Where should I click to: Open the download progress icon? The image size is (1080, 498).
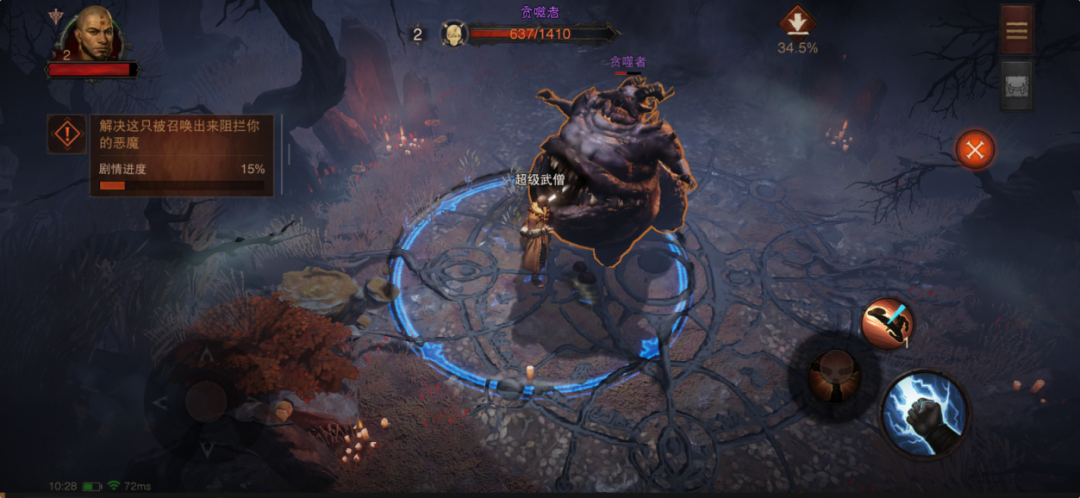[x=797, y=22]
